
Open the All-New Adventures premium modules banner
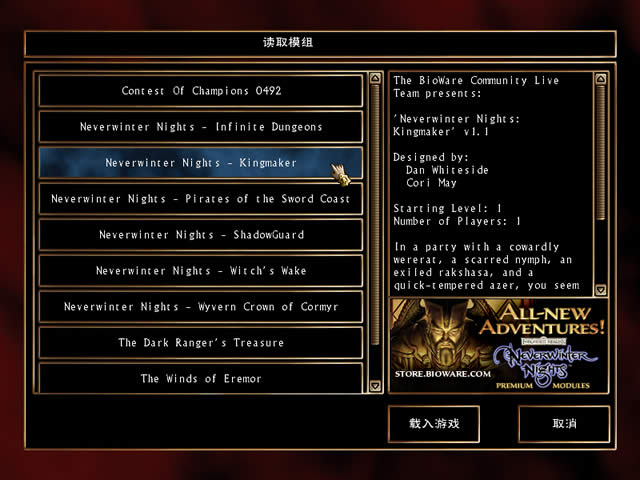tap(498, 346)
